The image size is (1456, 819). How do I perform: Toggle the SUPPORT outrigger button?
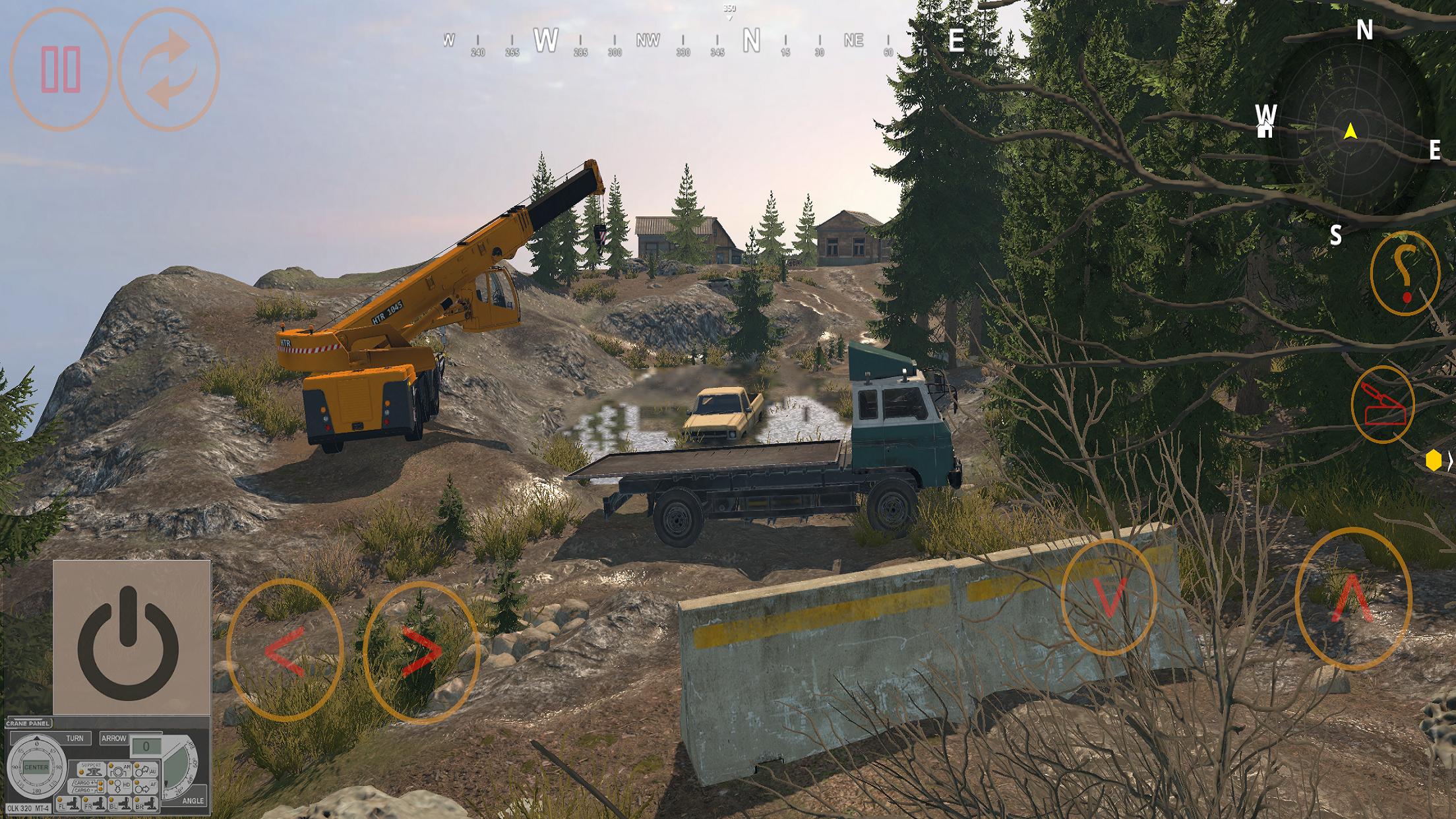point(92,770)
